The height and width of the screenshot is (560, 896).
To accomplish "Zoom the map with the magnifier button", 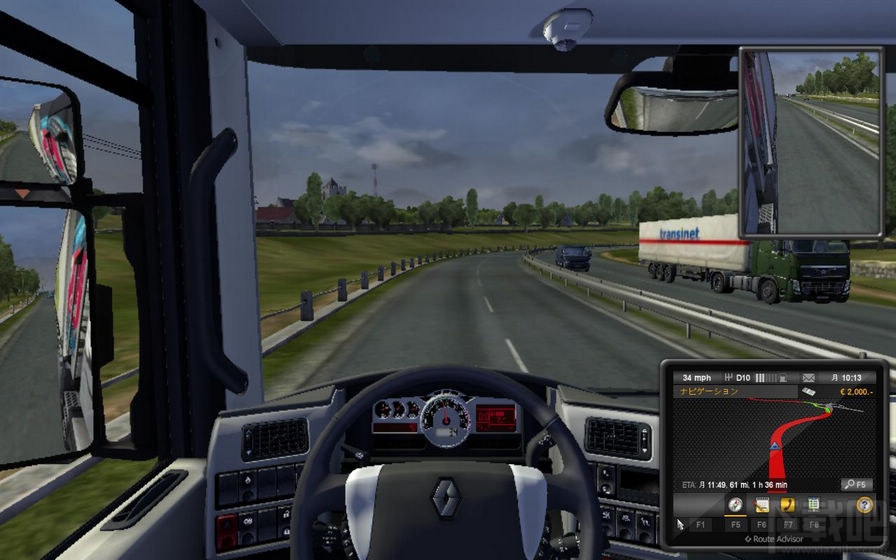I will tap(856, 484).
